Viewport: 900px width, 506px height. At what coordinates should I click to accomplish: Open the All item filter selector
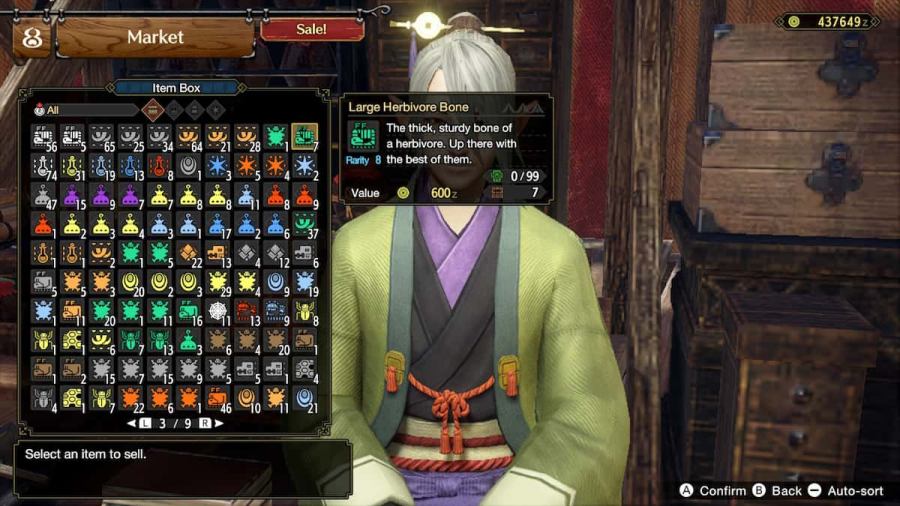[x=85, y=110]
